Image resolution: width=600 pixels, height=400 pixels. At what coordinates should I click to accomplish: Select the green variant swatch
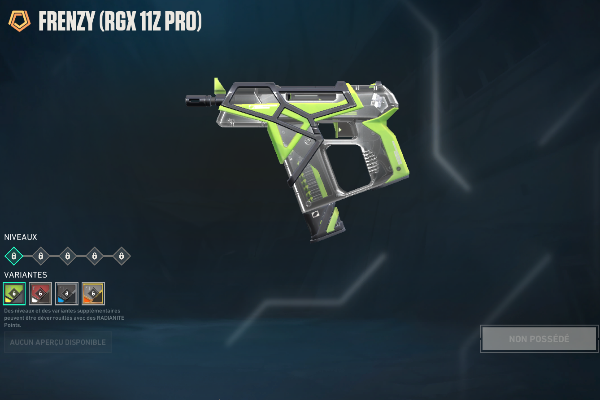(14, 293)
